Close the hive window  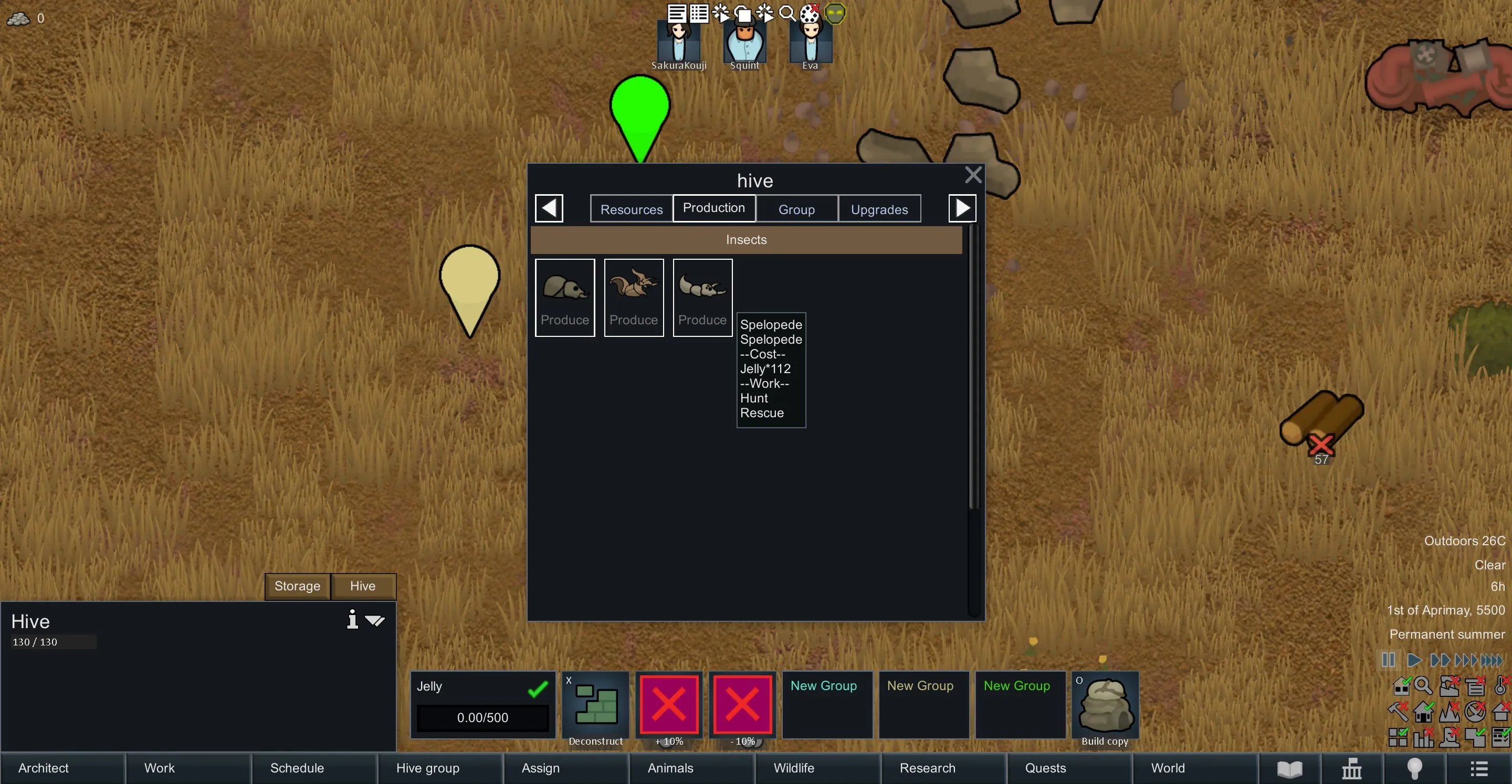coord(973,175)
